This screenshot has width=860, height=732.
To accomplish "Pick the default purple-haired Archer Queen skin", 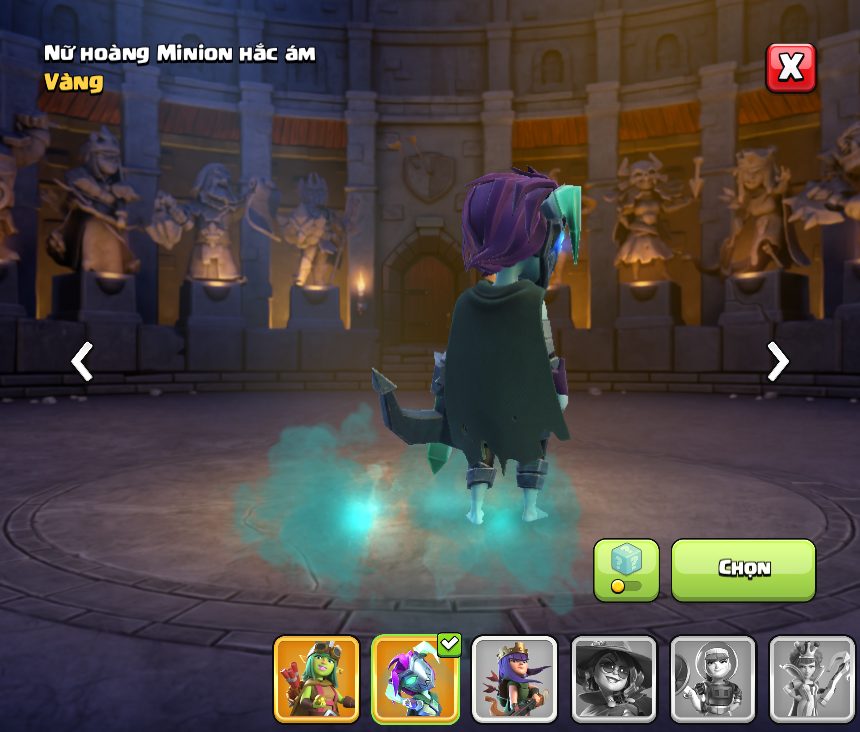I will click(514, 679).
